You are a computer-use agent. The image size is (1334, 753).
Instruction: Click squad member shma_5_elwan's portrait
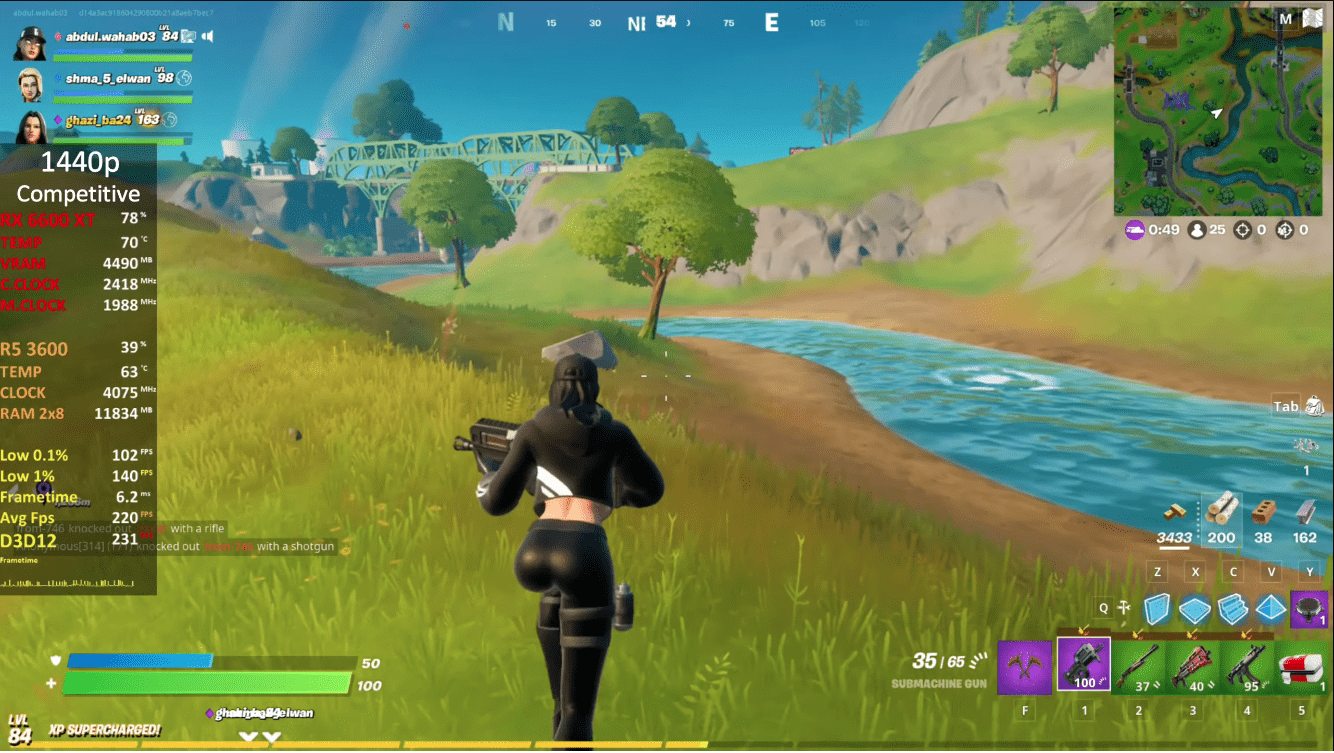pos(31,85)
